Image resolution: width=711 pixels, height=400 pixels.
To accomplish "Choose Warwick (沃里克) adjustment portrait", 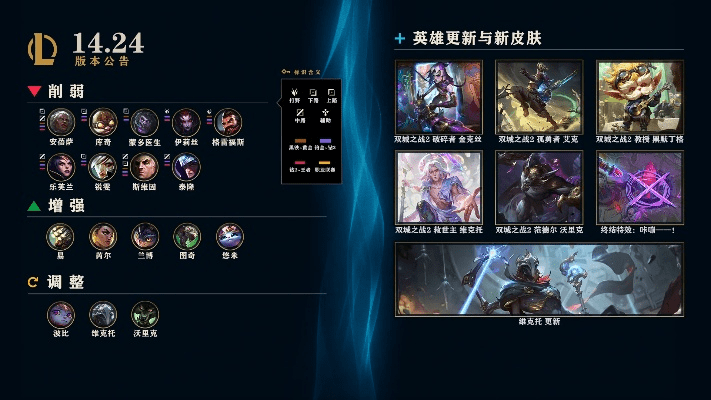I will (145, 314).
